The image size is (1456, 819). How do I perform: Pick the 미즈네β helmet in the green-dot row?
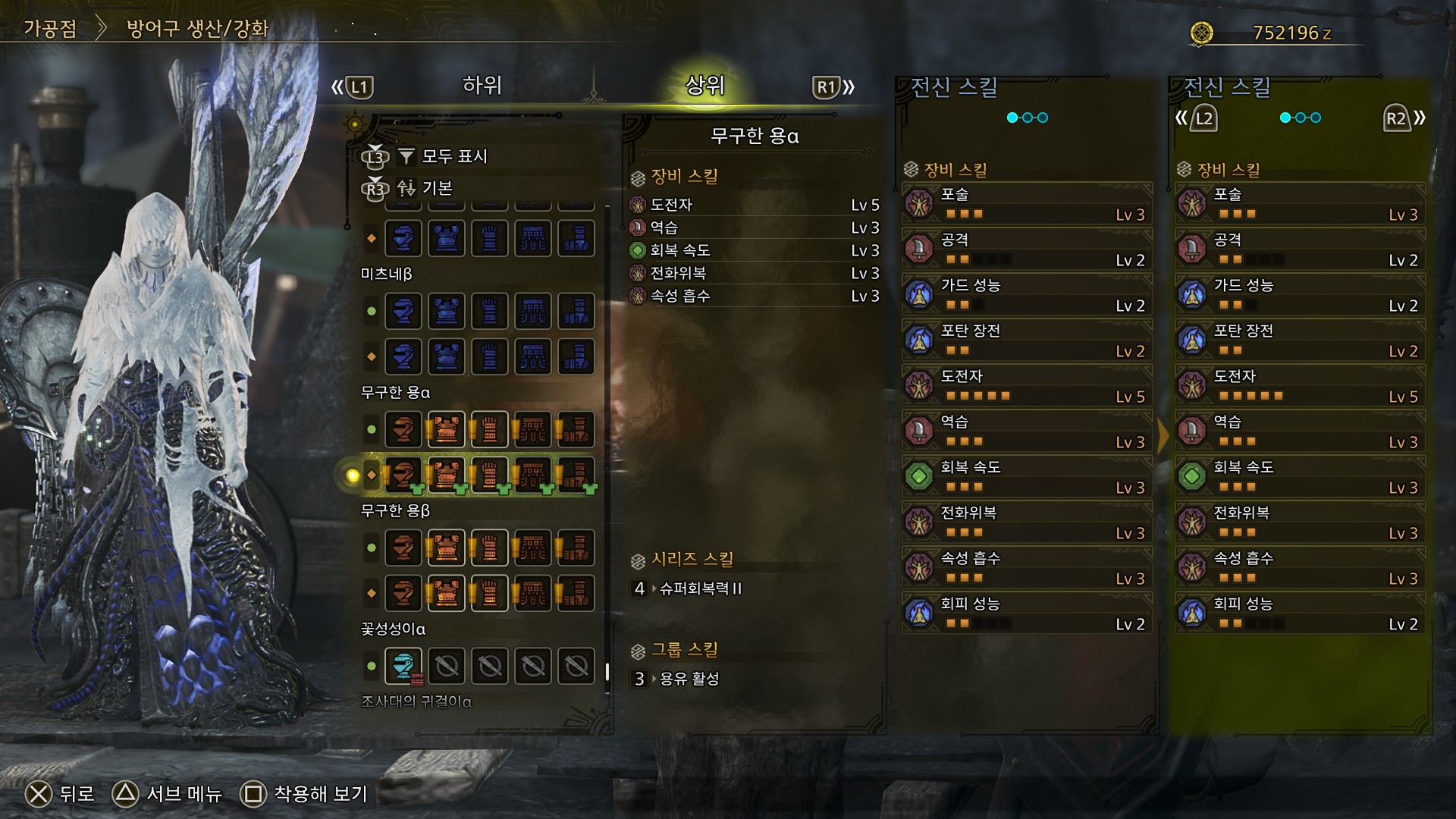(403, 311)
